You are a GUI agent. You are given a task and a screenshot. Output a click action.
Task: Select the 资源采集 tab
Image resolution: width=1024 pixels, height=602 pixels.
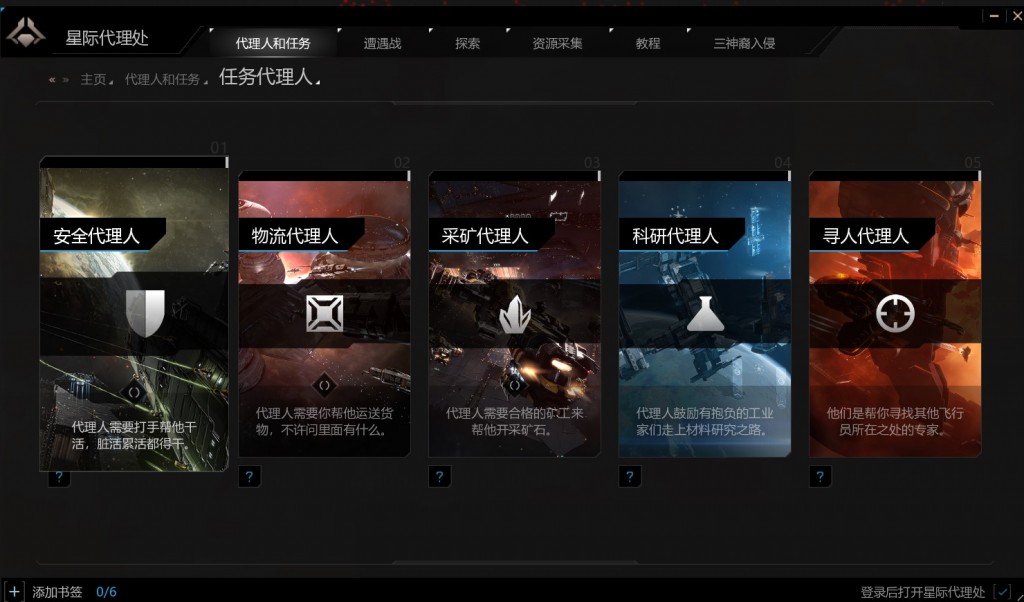click(557, 43)
